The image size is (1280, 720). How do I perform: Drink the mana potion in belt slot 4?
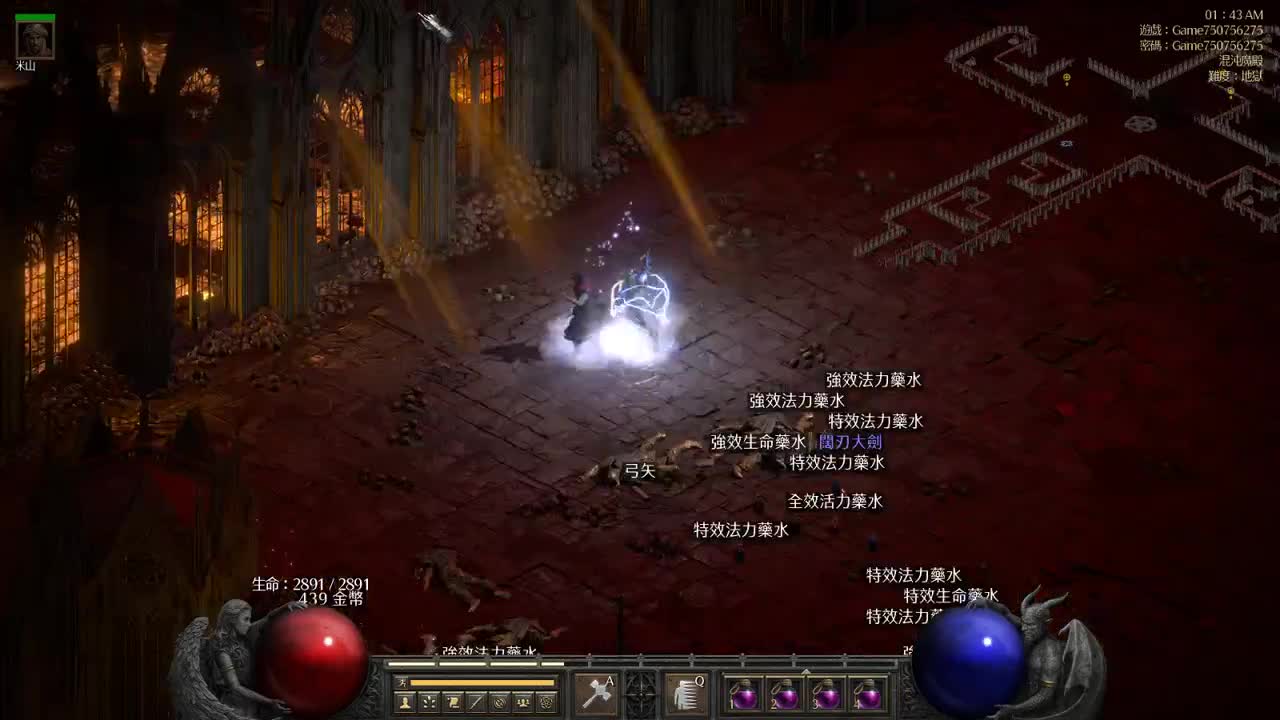[x=868, y=695]
